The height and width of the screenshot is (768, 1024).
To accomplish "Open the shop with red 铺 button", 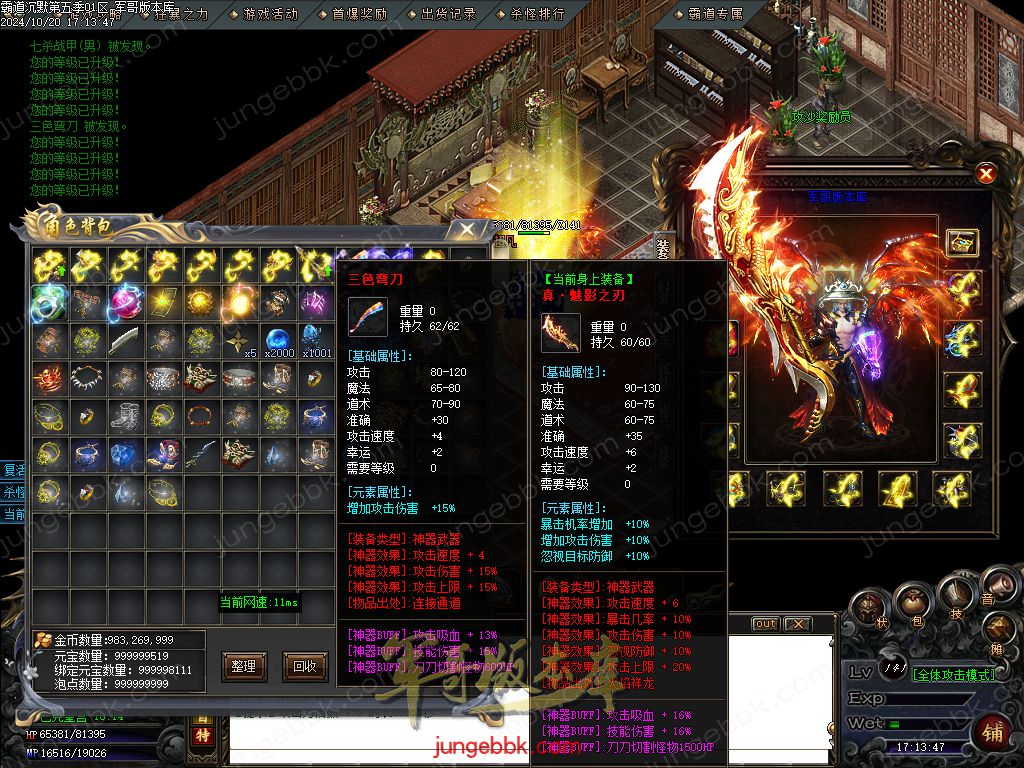I will (x=992, y=731).
